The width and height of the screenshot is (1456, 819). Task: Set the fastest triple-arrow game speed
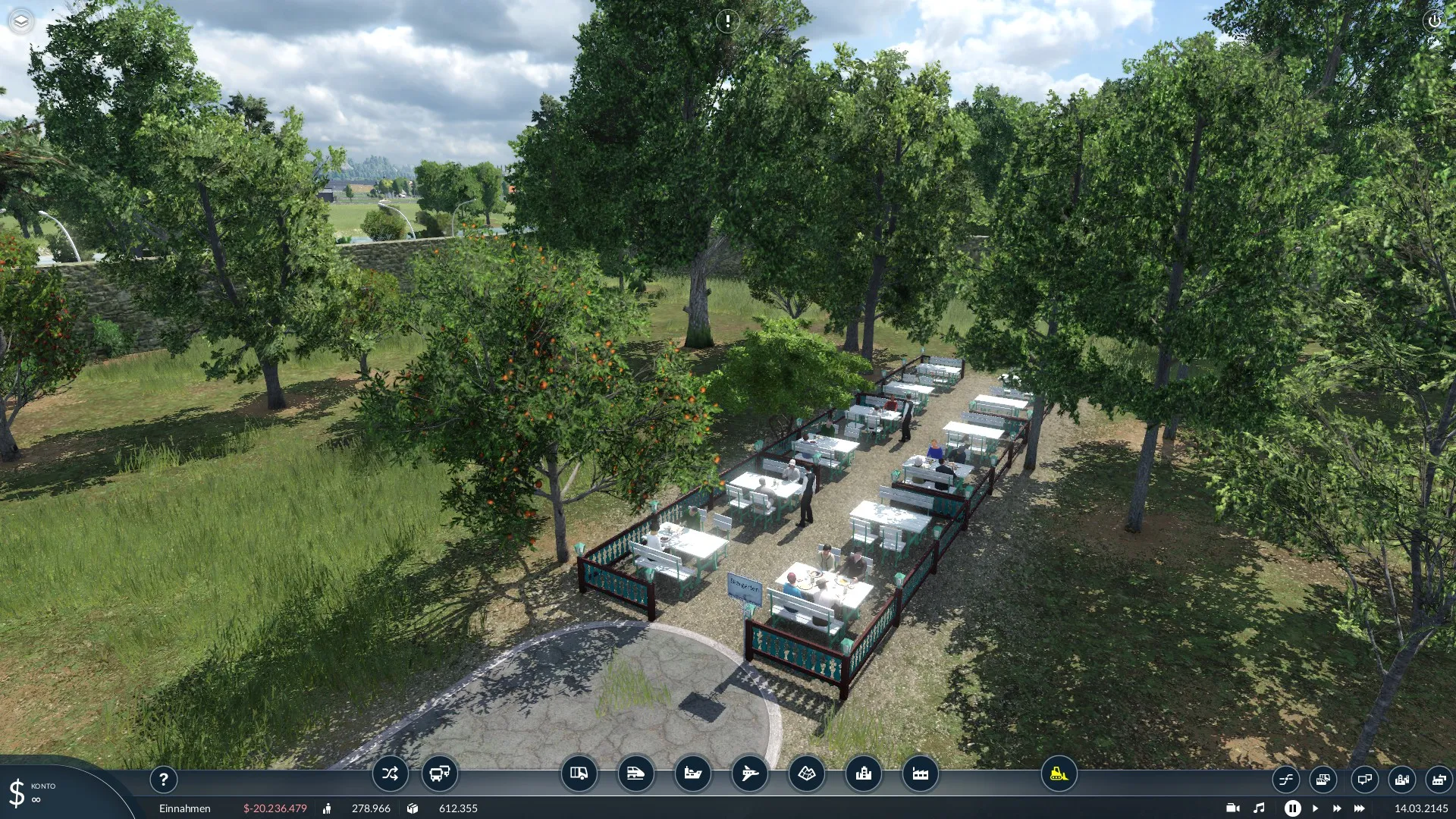[1360, 808]
